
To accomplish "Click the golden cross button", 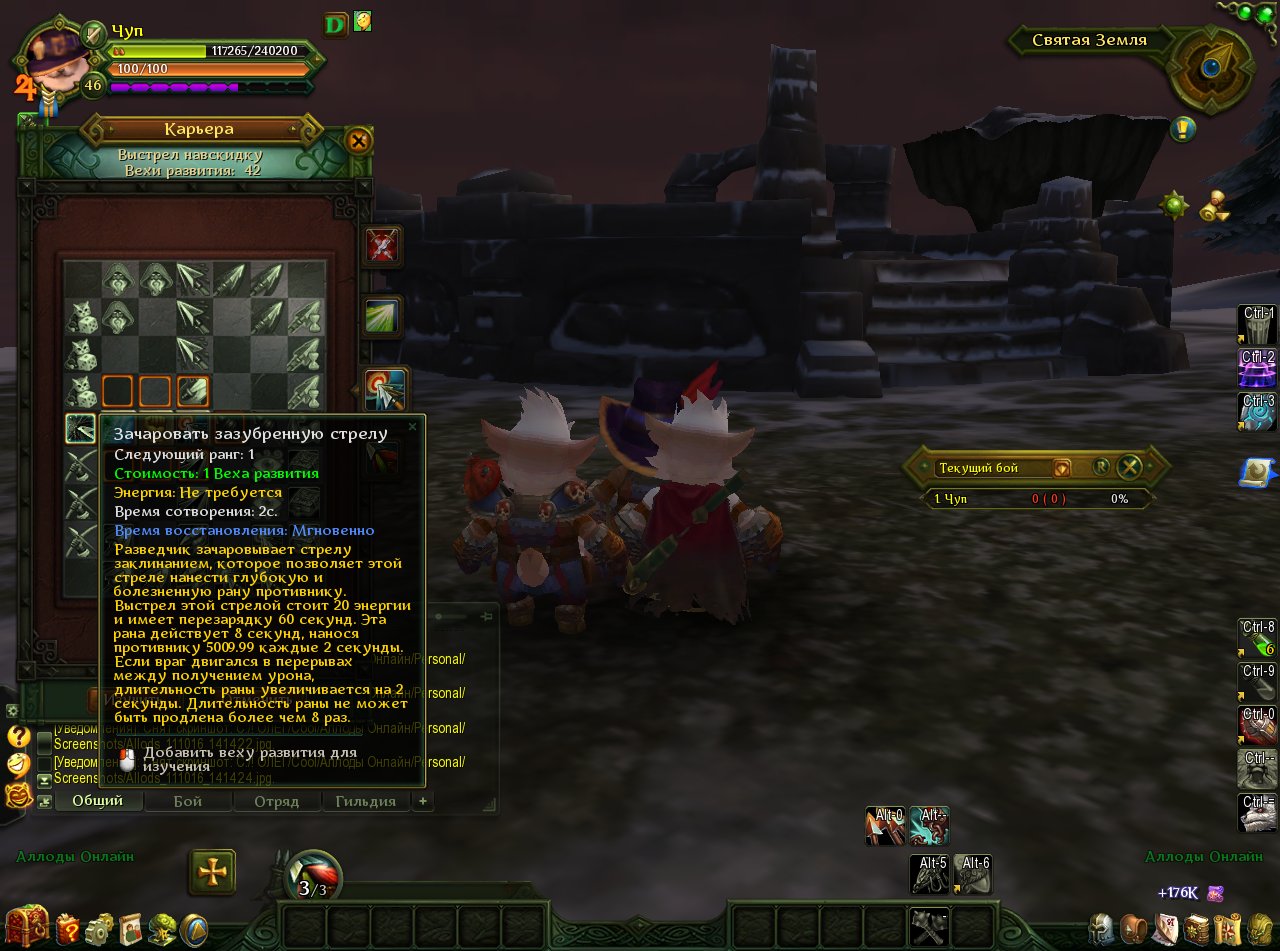I will [212, 872].
